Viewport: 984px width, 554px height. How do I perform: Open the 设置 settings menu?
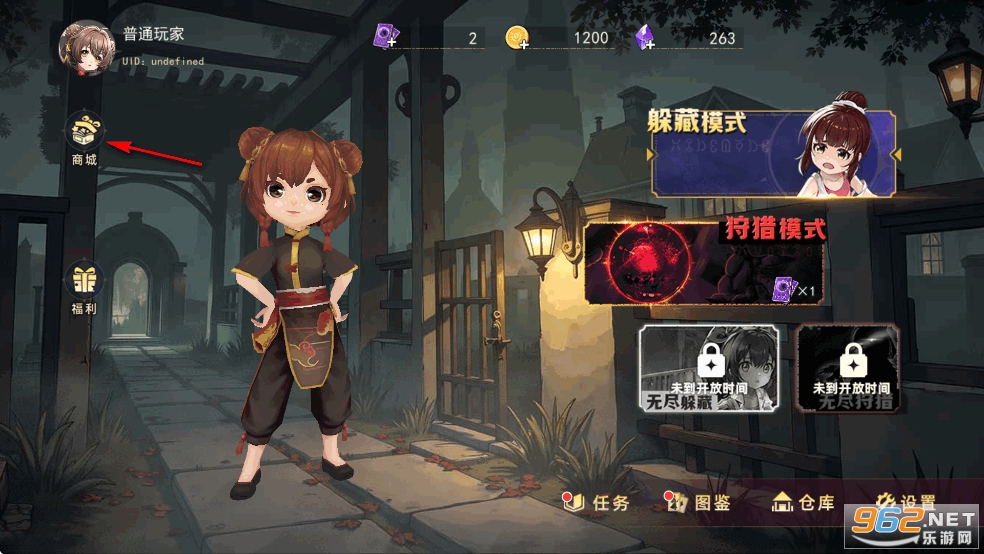906,502
